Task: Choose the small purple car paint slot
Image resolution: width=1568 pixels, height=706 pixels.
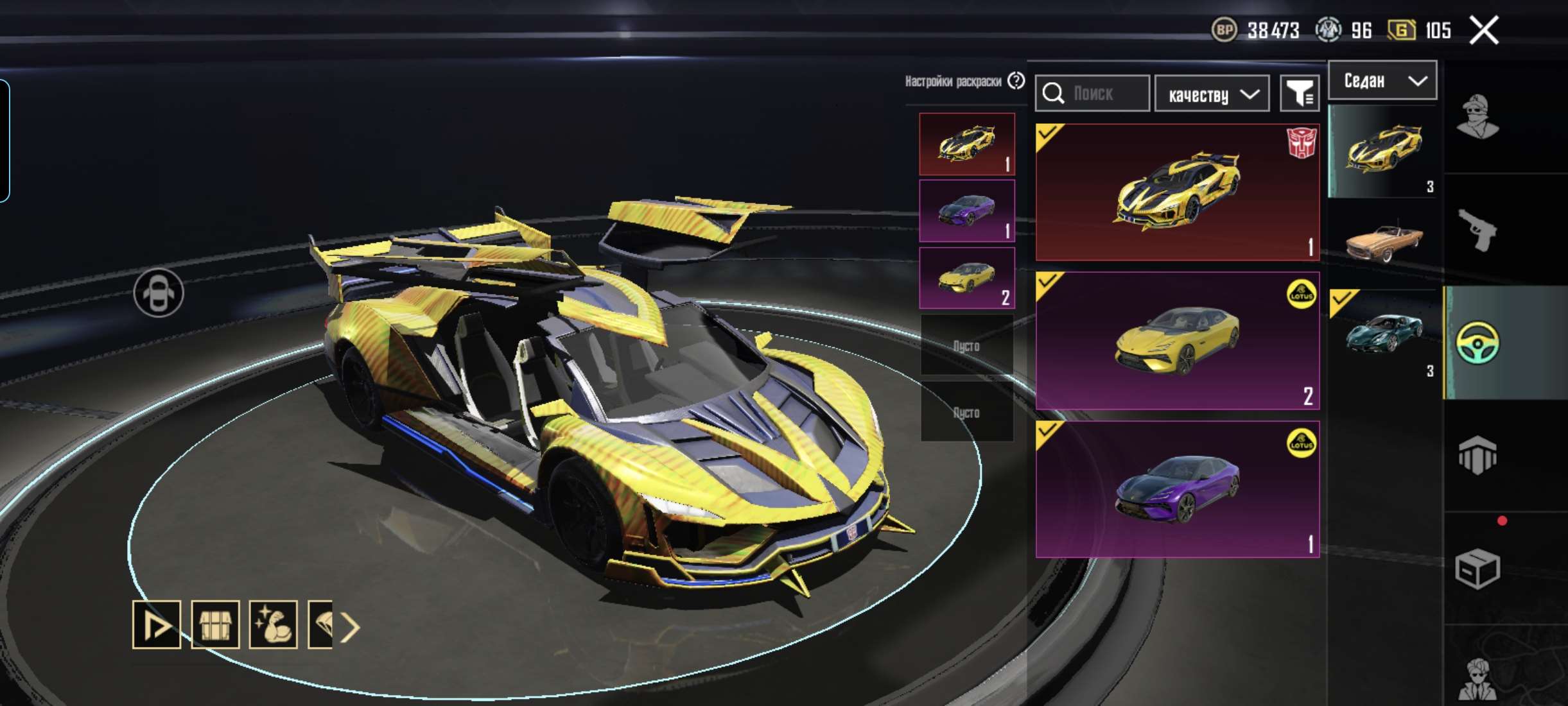Action: (x=966, y=211)
